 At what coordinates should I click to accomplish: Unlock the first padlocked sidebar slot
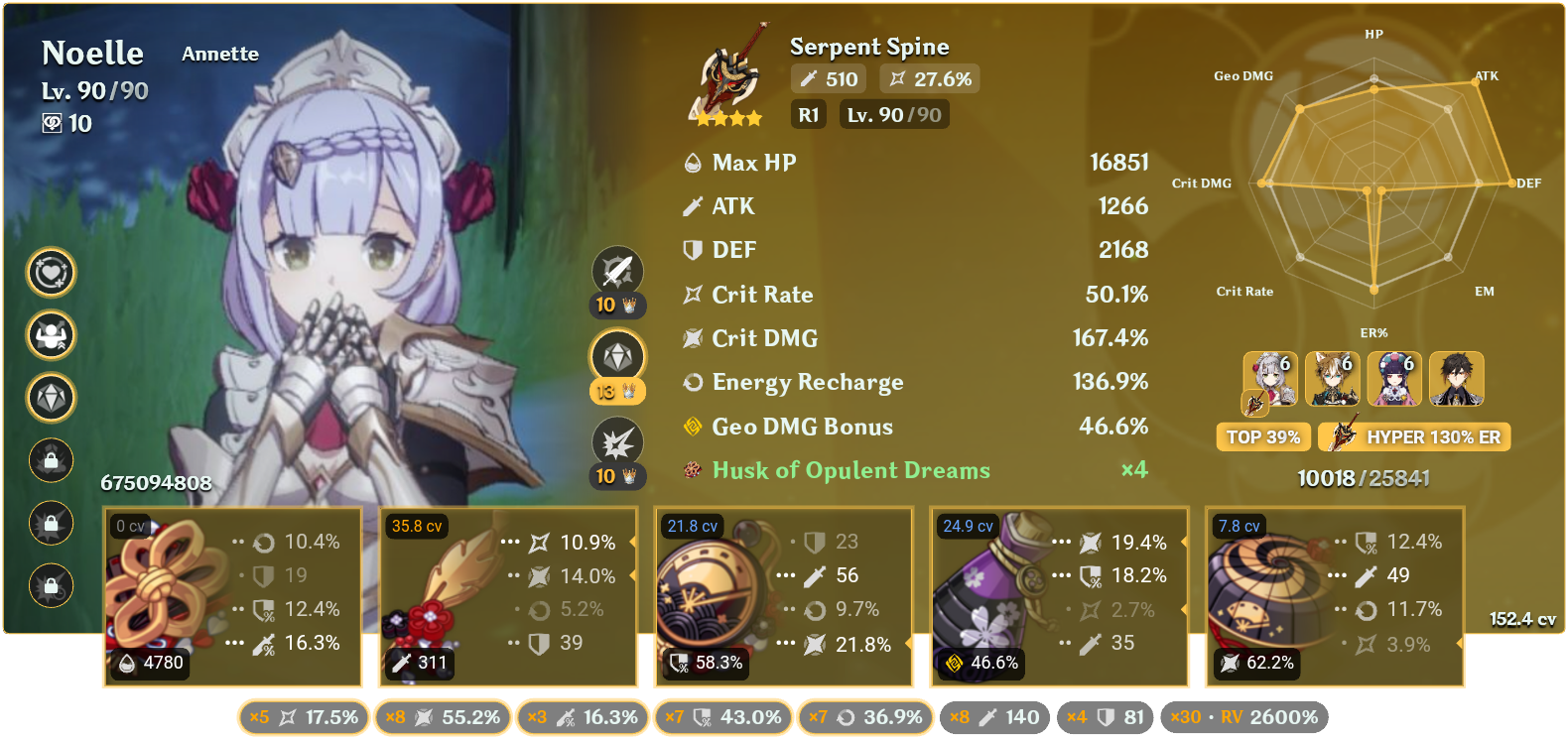tap(51, 460)
